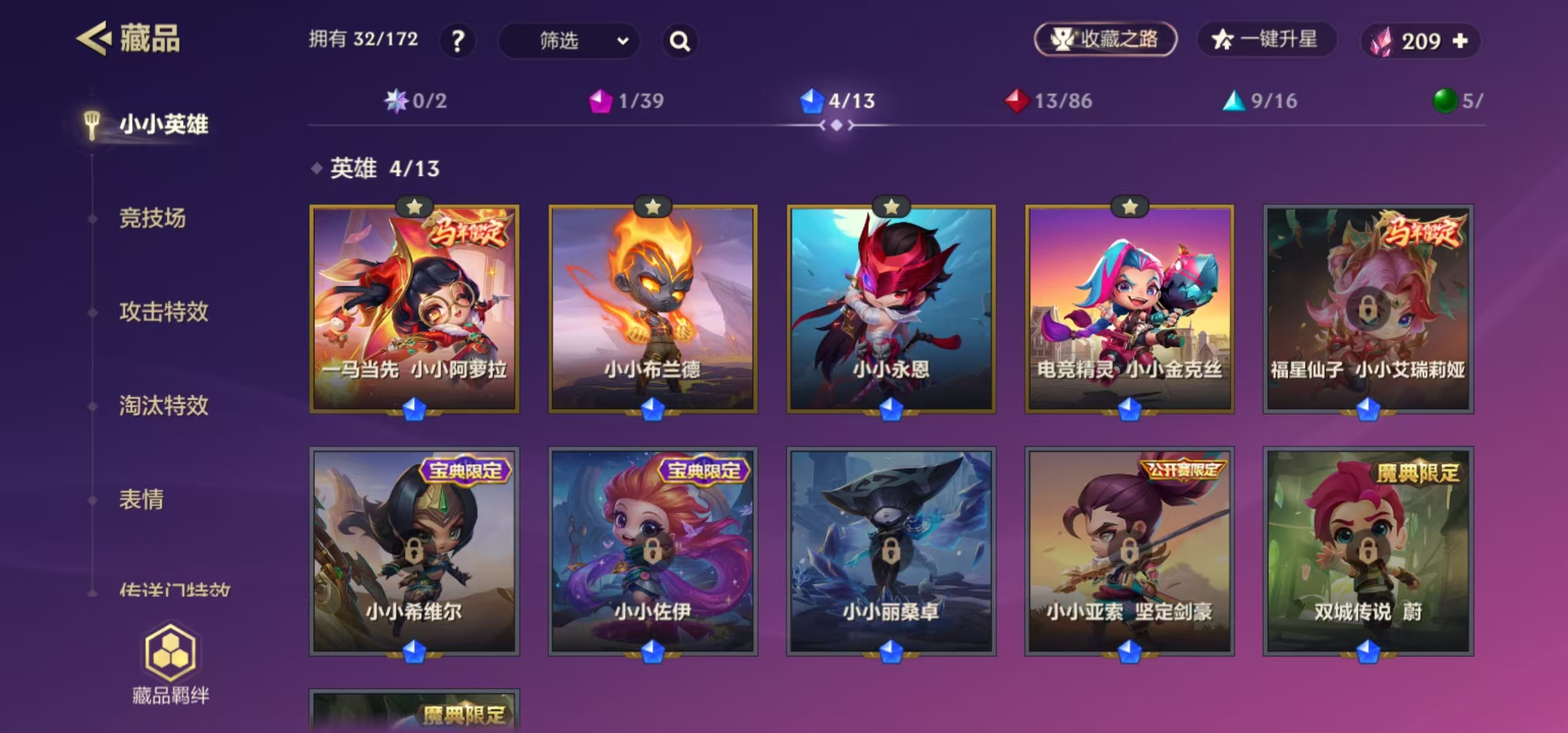Image resolution: width=1568 pixels, height=733 pixels.
Task: Open the 淘汰特效 category
Action: click(x=164, y=406)
